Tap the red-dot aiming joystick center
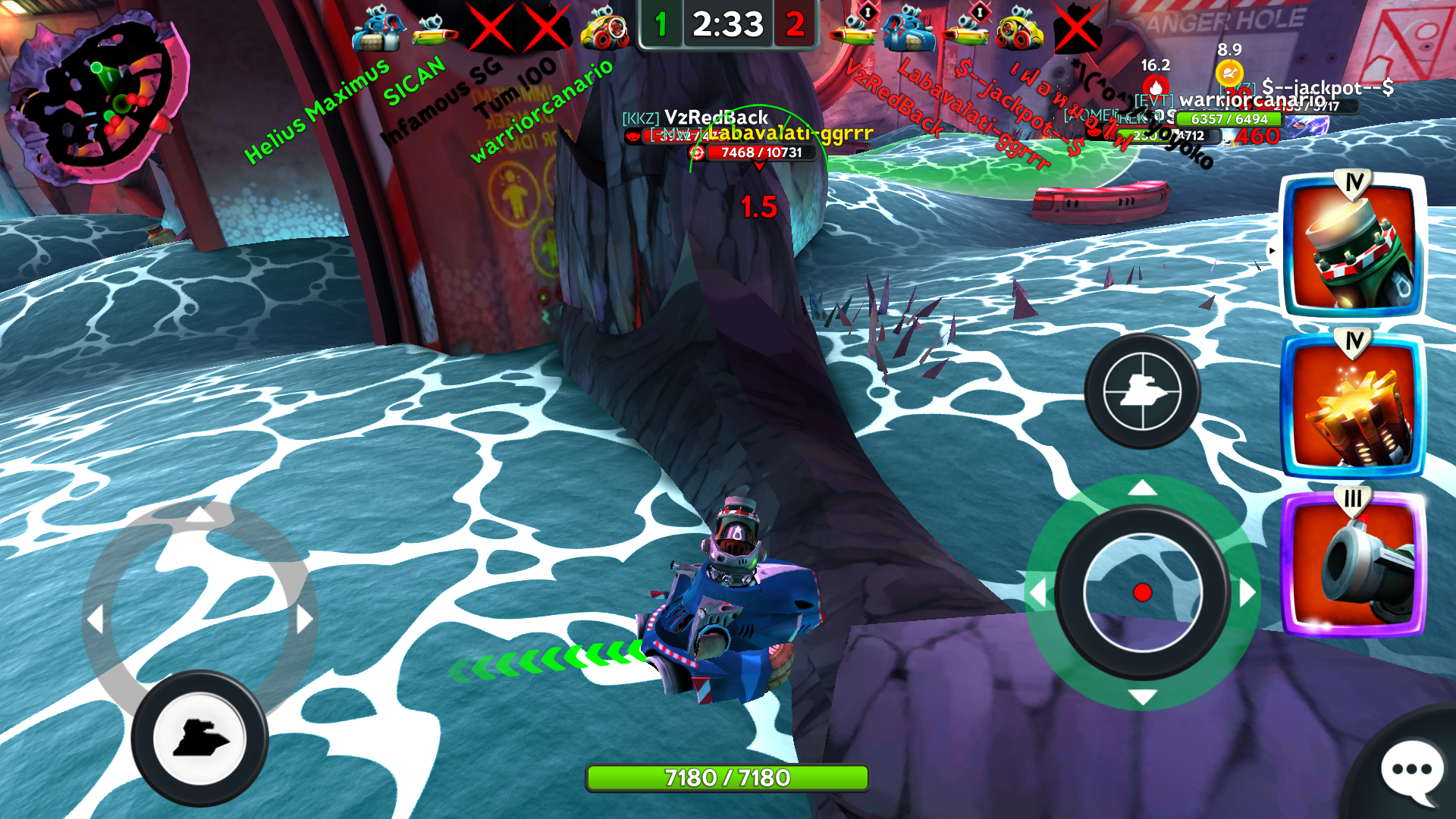The width and height of the screenshot is (1456, 819). [x=1142, y=592]
